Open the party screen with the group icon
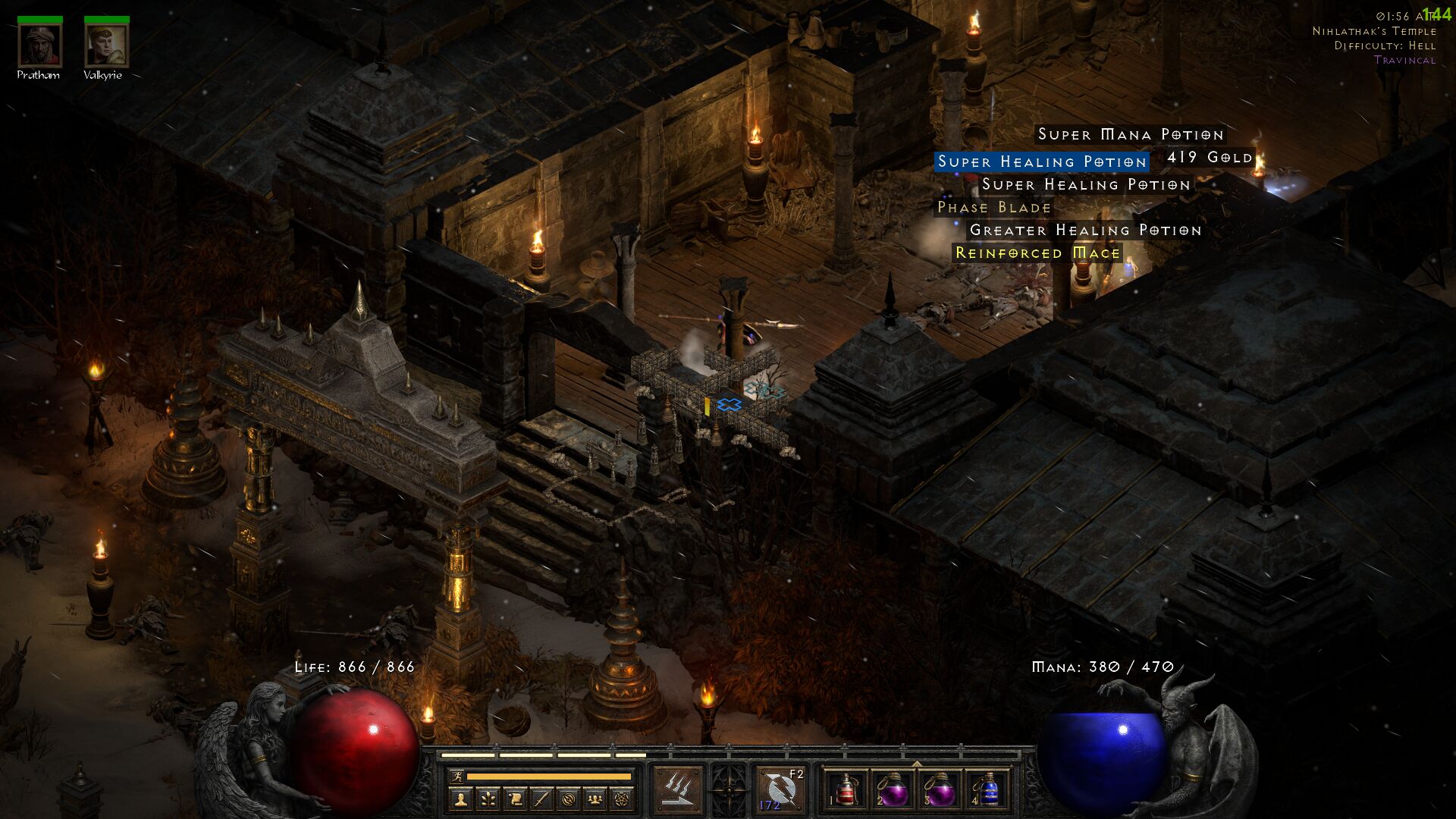 pyautogui.click(x=596, y=799)
